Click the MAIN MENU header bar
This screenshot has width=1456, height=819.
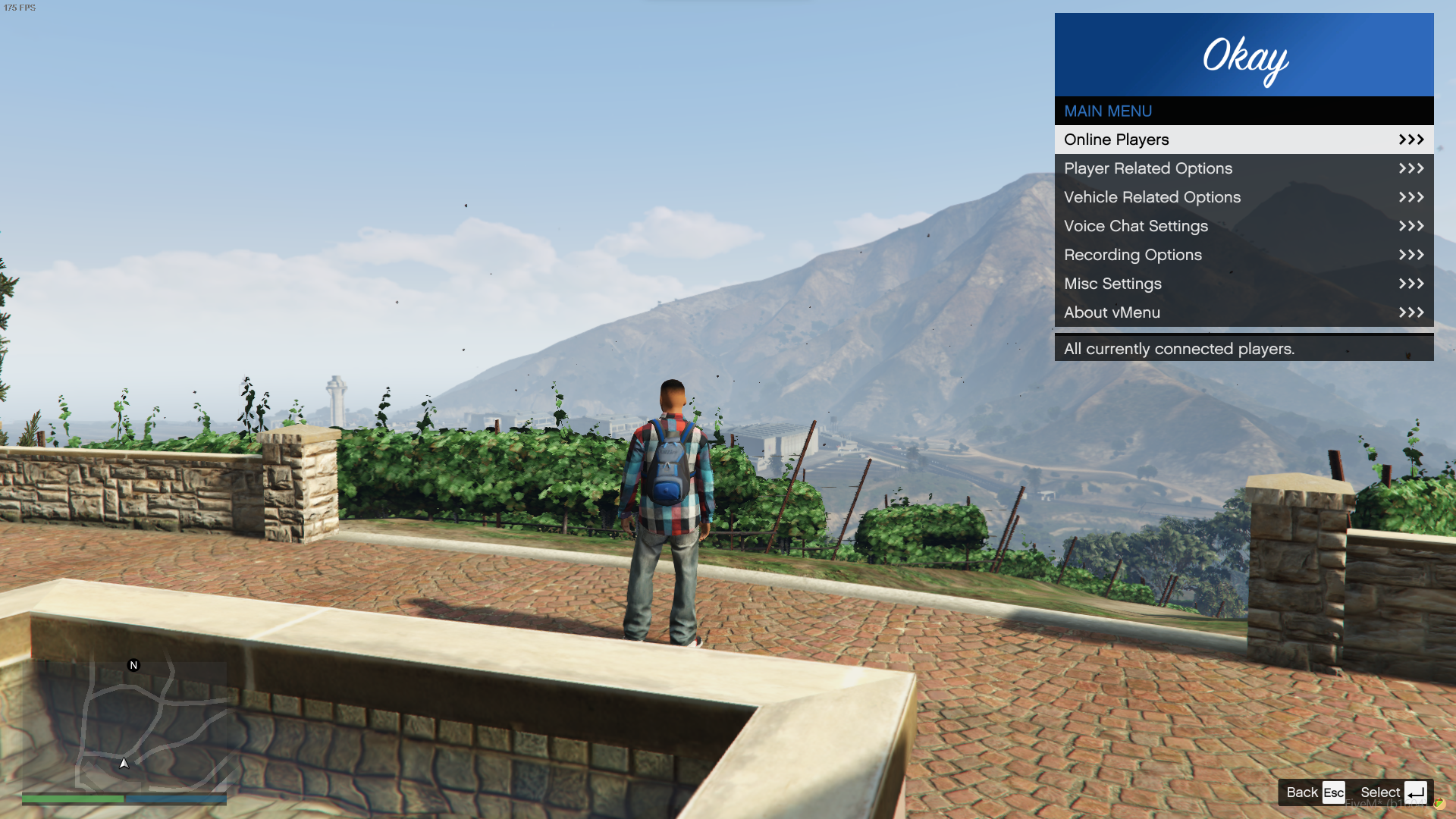1107,111
